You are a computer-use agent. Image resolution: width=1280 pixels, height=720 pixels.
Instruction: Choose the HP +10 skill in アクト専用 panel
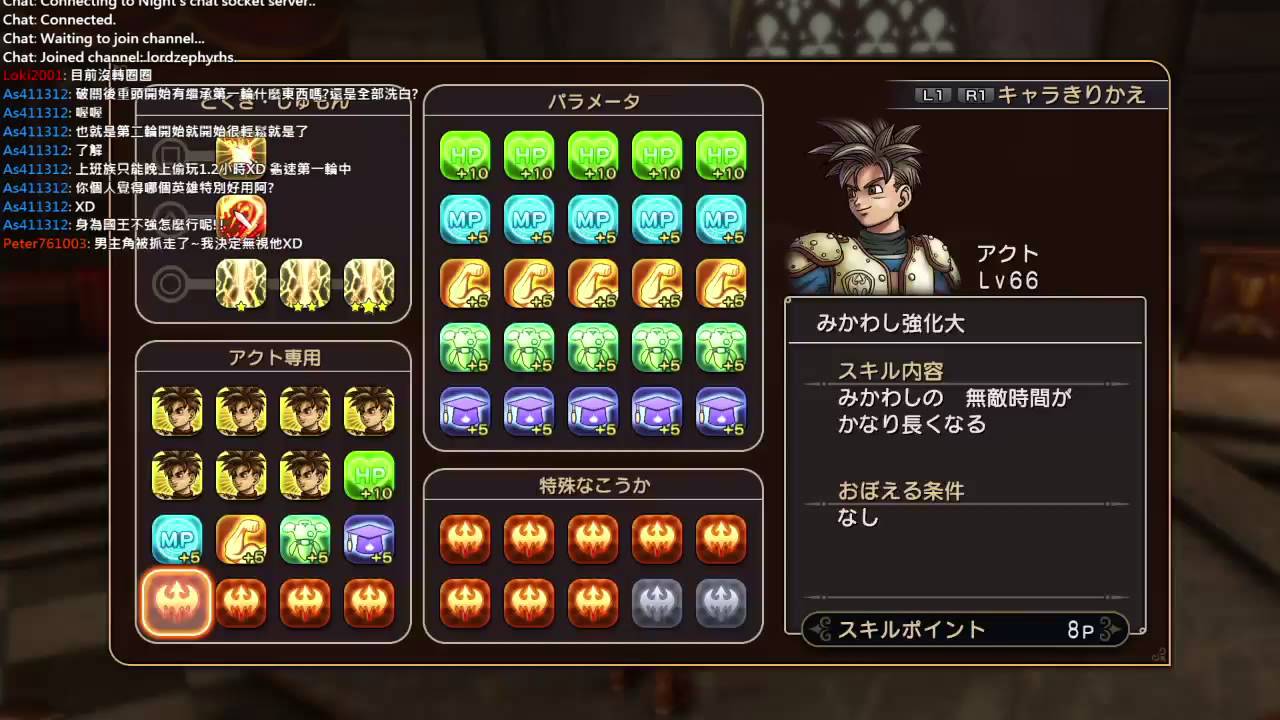pos(369,476)
